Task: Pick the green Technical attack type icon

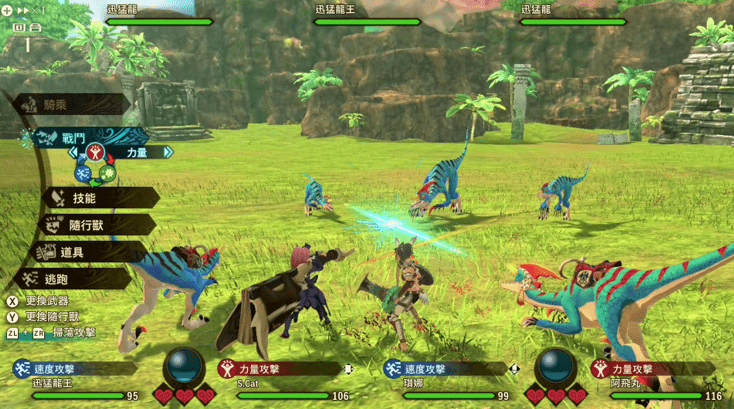Action: click(x=107, y=173)
